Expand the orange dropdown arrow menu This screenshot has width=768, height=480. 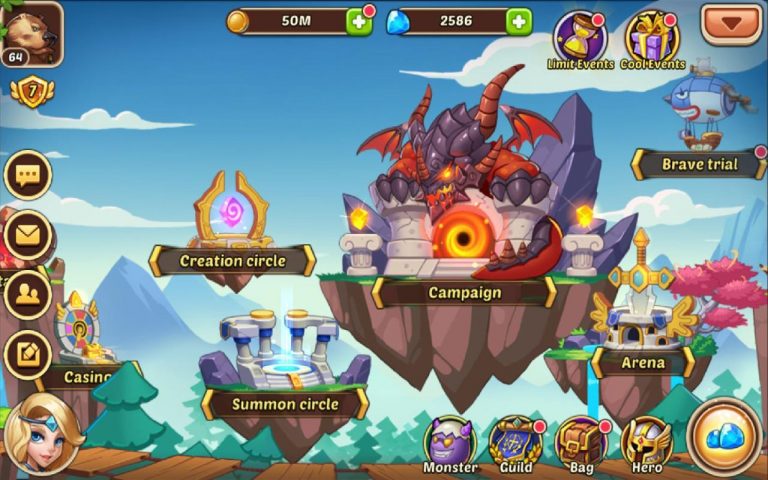pyautogui.click(x=731, y=23)
